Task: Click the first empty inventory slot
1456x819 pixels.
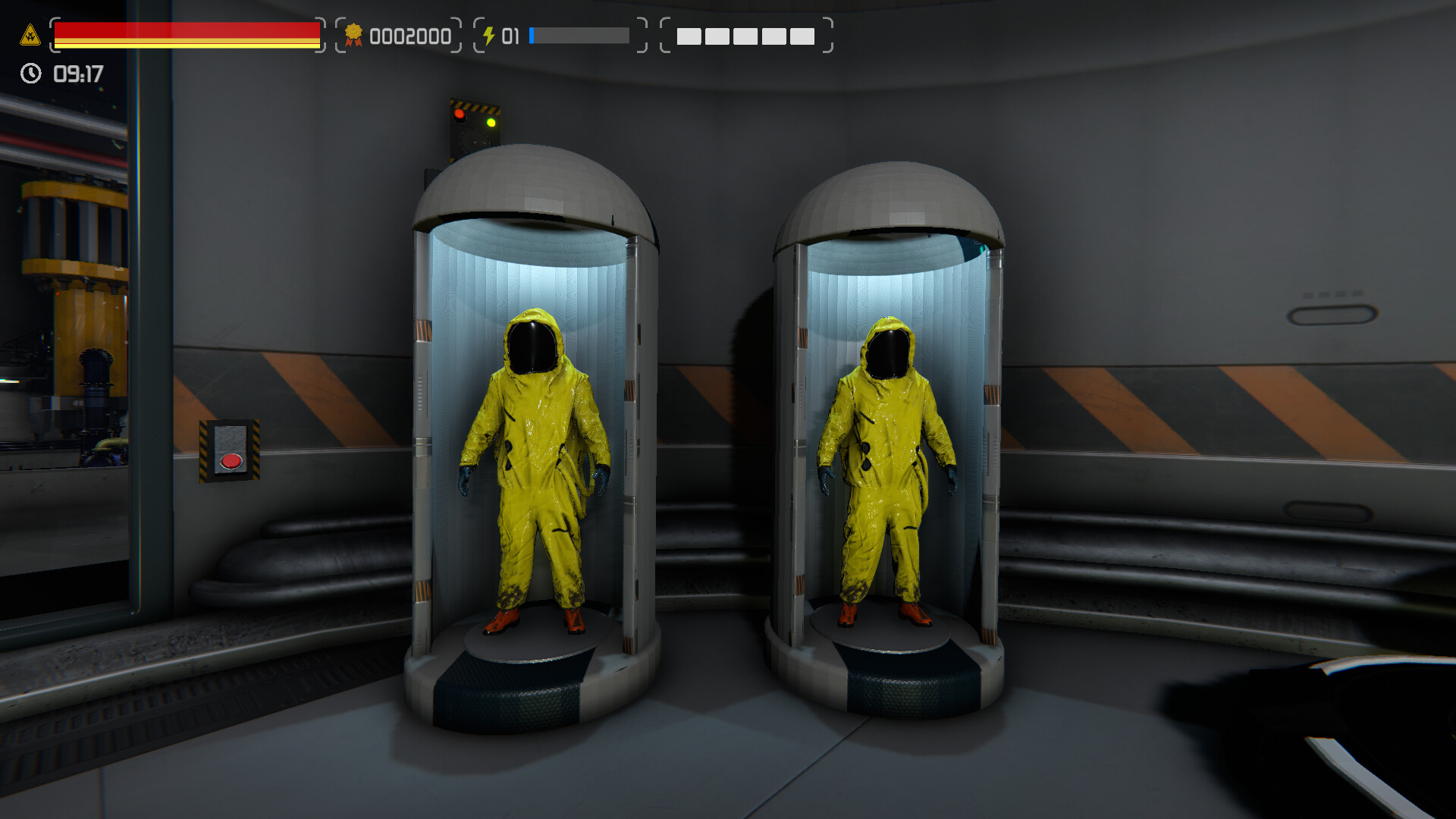Action: [691, 36]
